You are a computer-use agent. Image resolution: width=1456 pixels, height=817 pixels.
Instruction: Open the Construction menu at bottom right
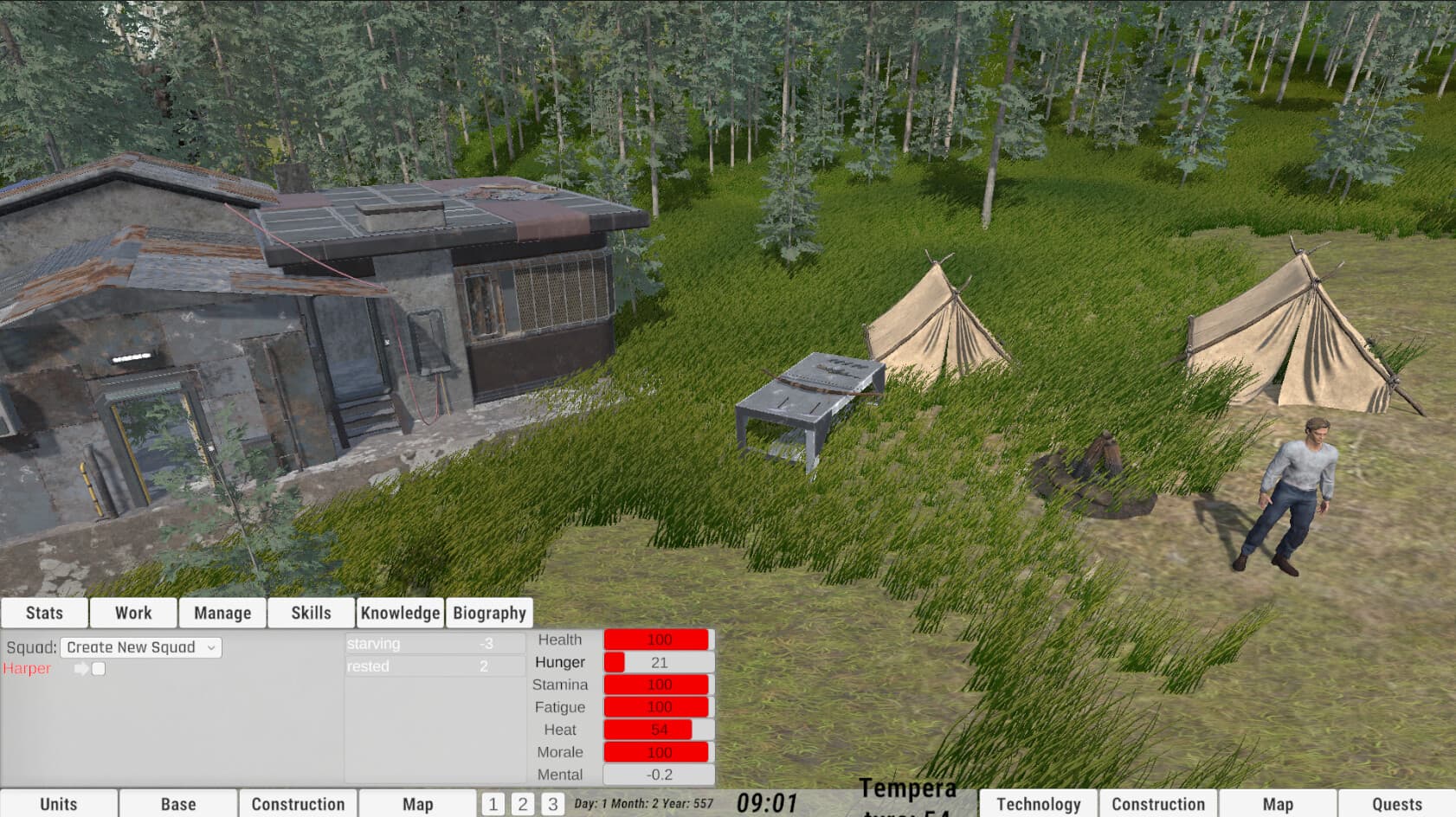pyautogui.click(x=1157, y=803)
